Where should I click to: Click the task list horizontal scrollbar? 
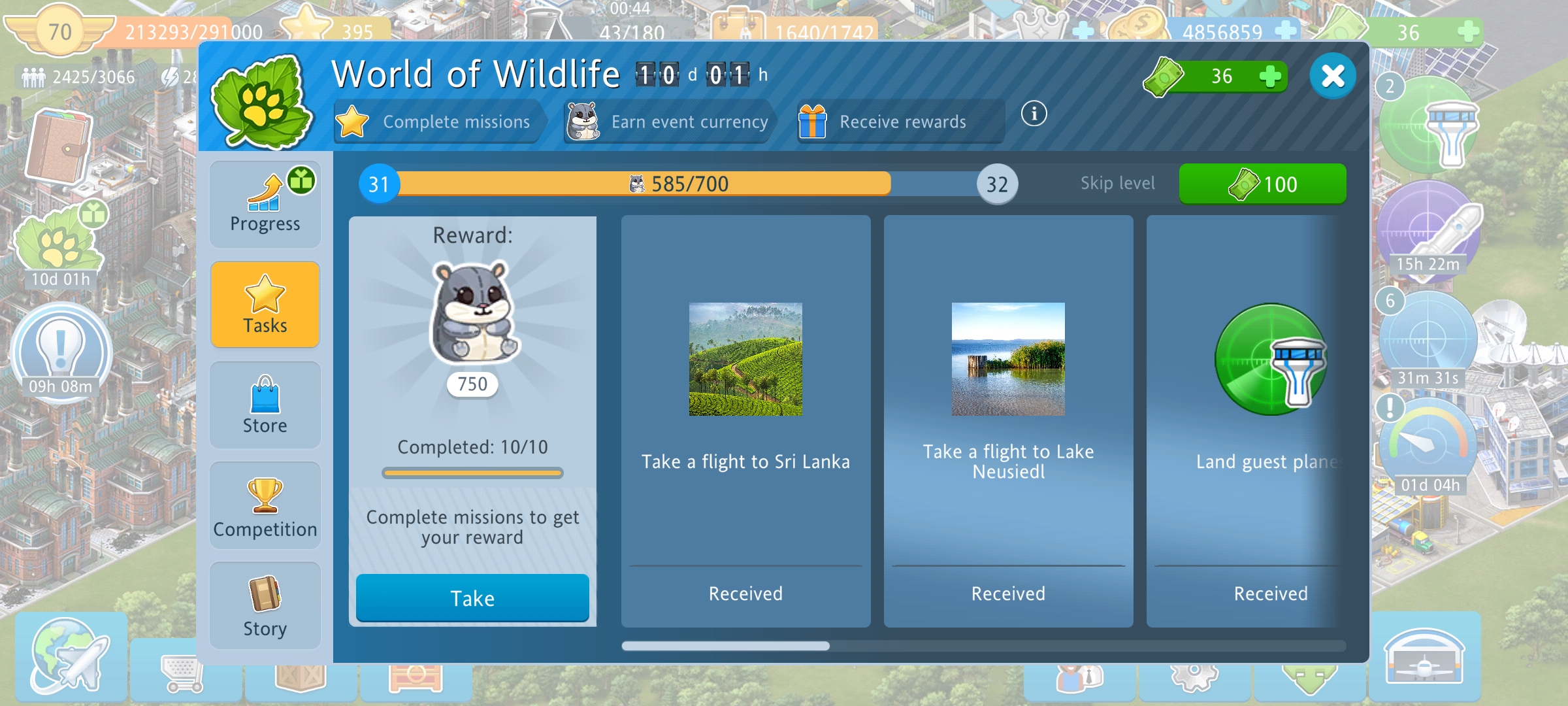point(725,646)
